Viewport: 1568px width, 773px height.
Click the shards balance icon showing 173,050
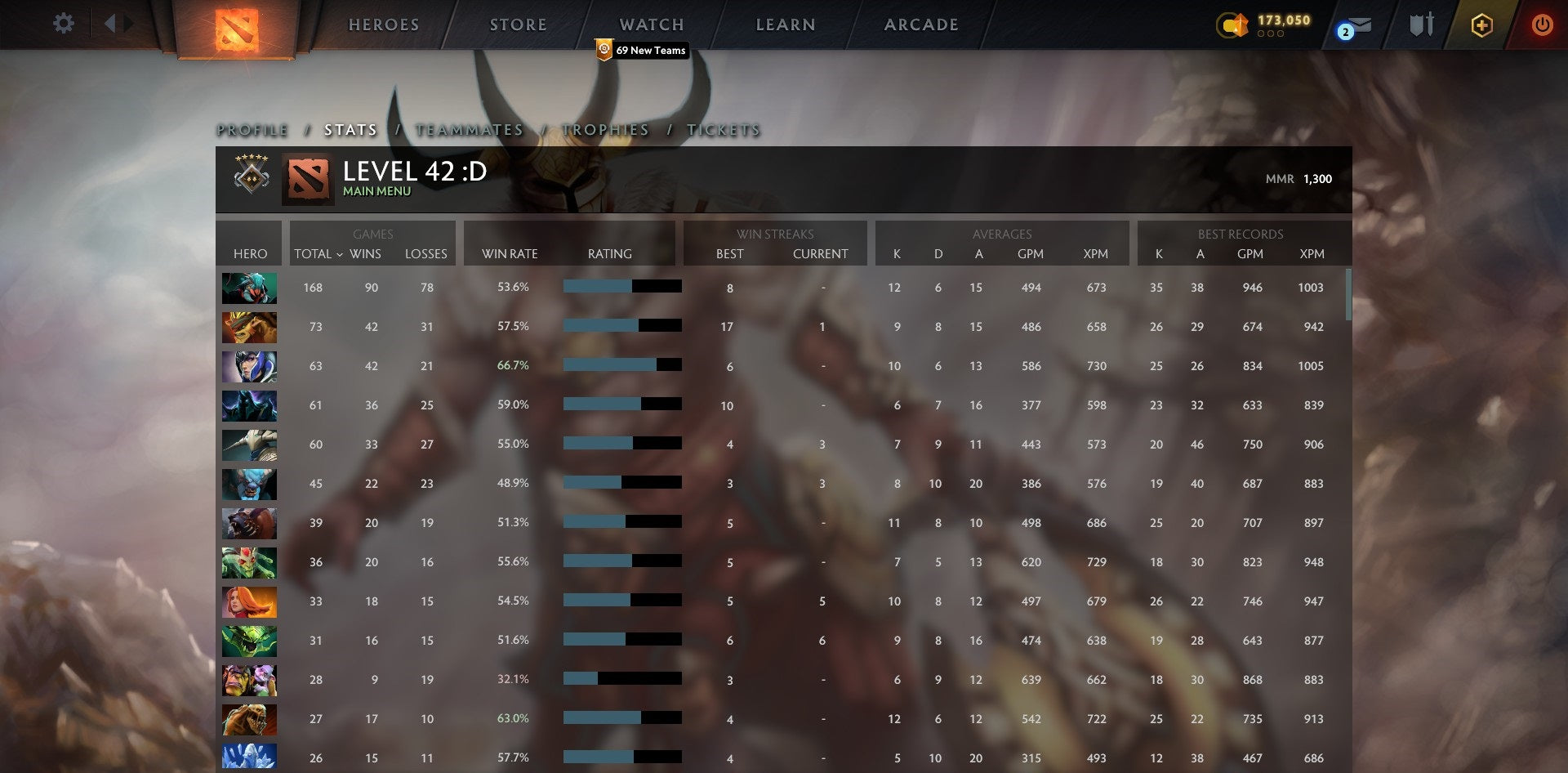(x=1233, y=25)
